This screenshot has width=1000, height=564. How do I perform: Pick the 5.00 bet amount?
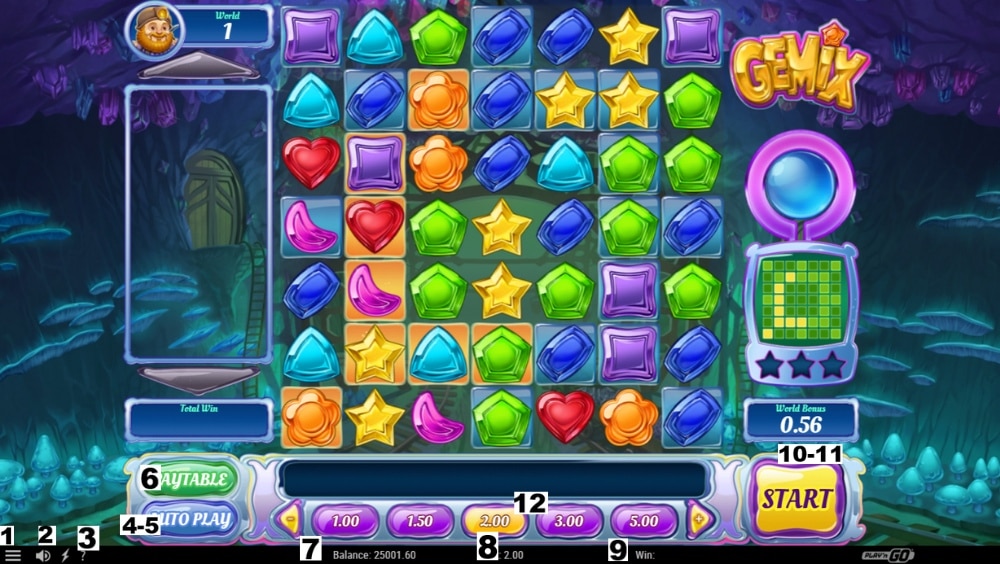point(643,521)
